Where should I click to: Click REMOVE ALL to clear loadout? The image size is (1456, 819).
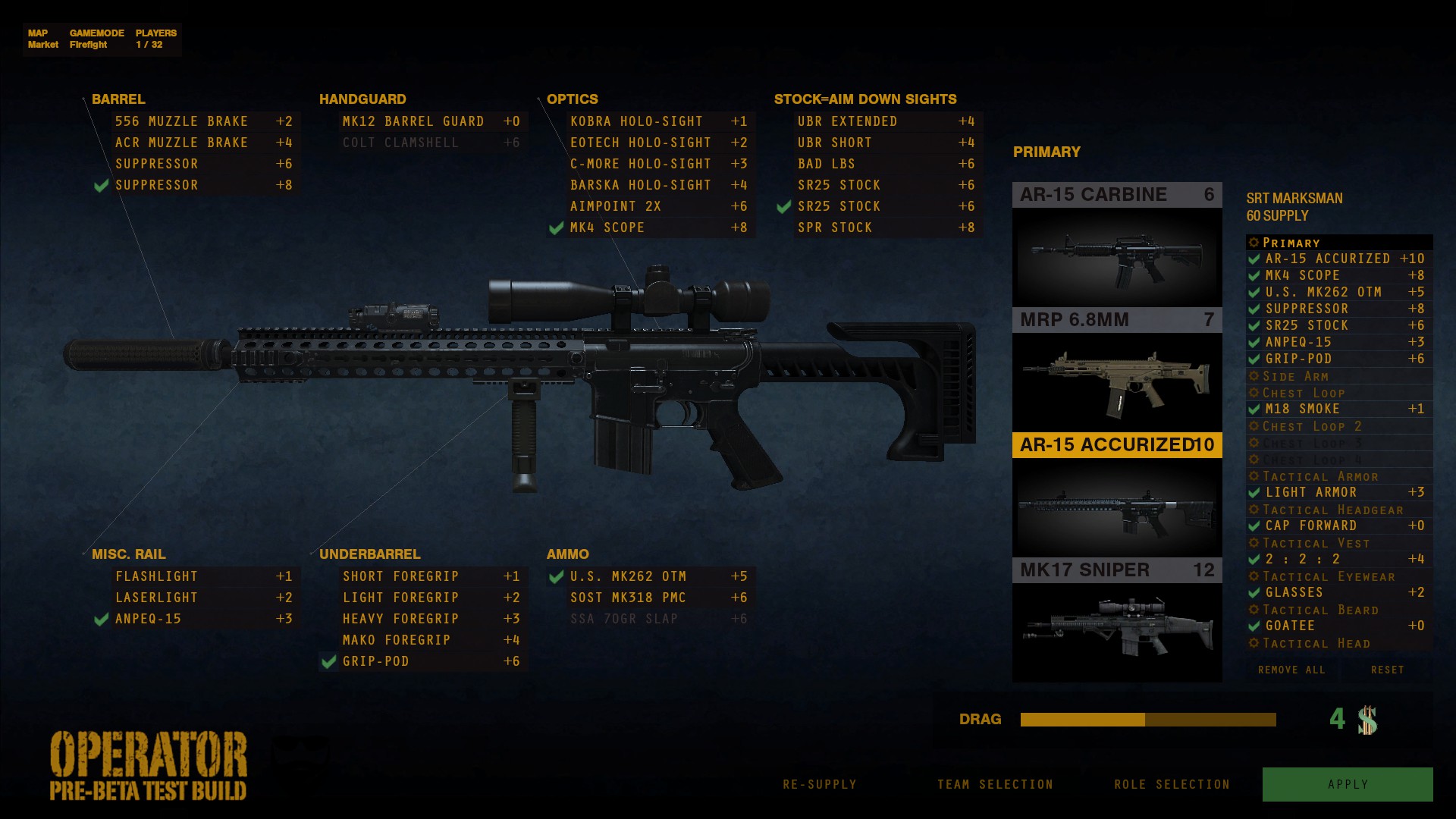1291,670
